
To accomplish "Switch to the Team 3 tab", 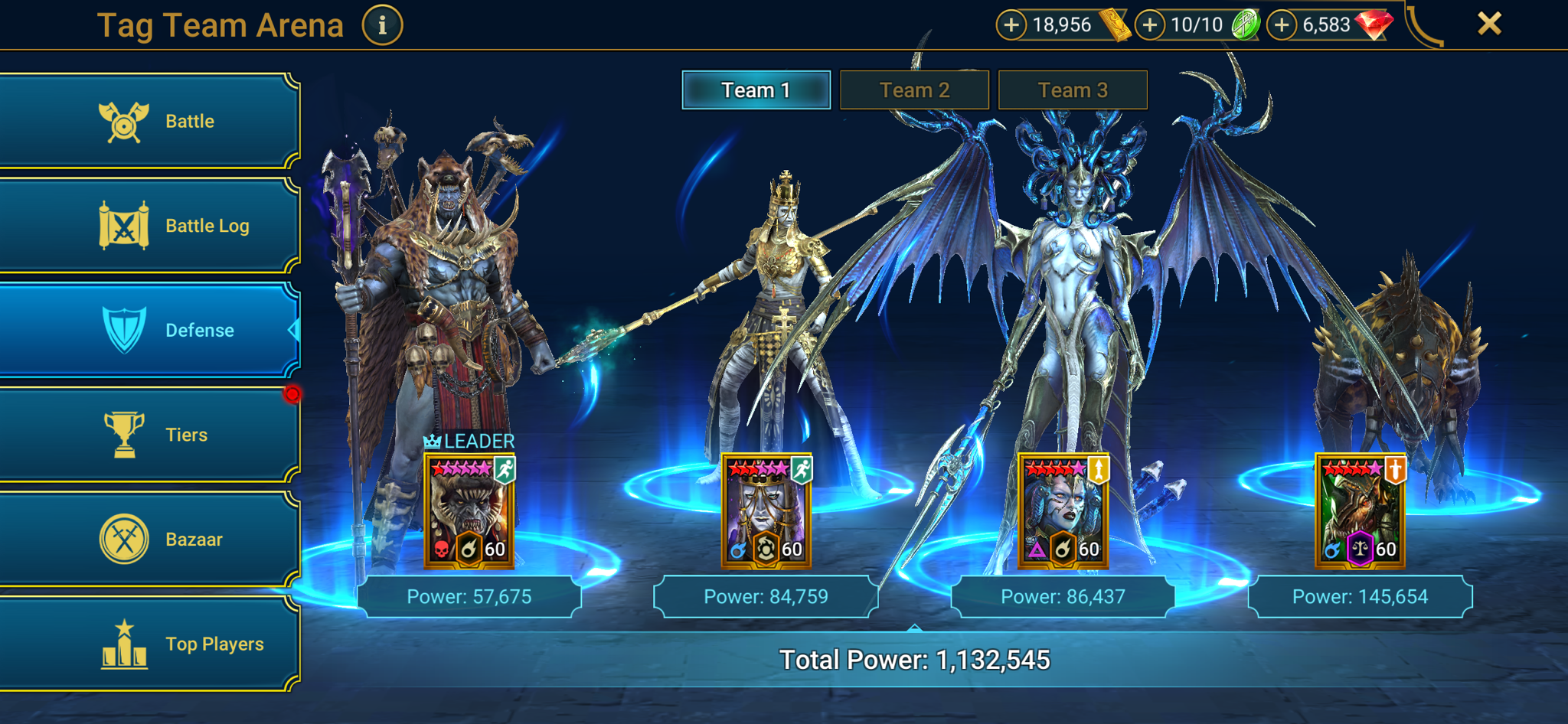I will pos(1072,90).
